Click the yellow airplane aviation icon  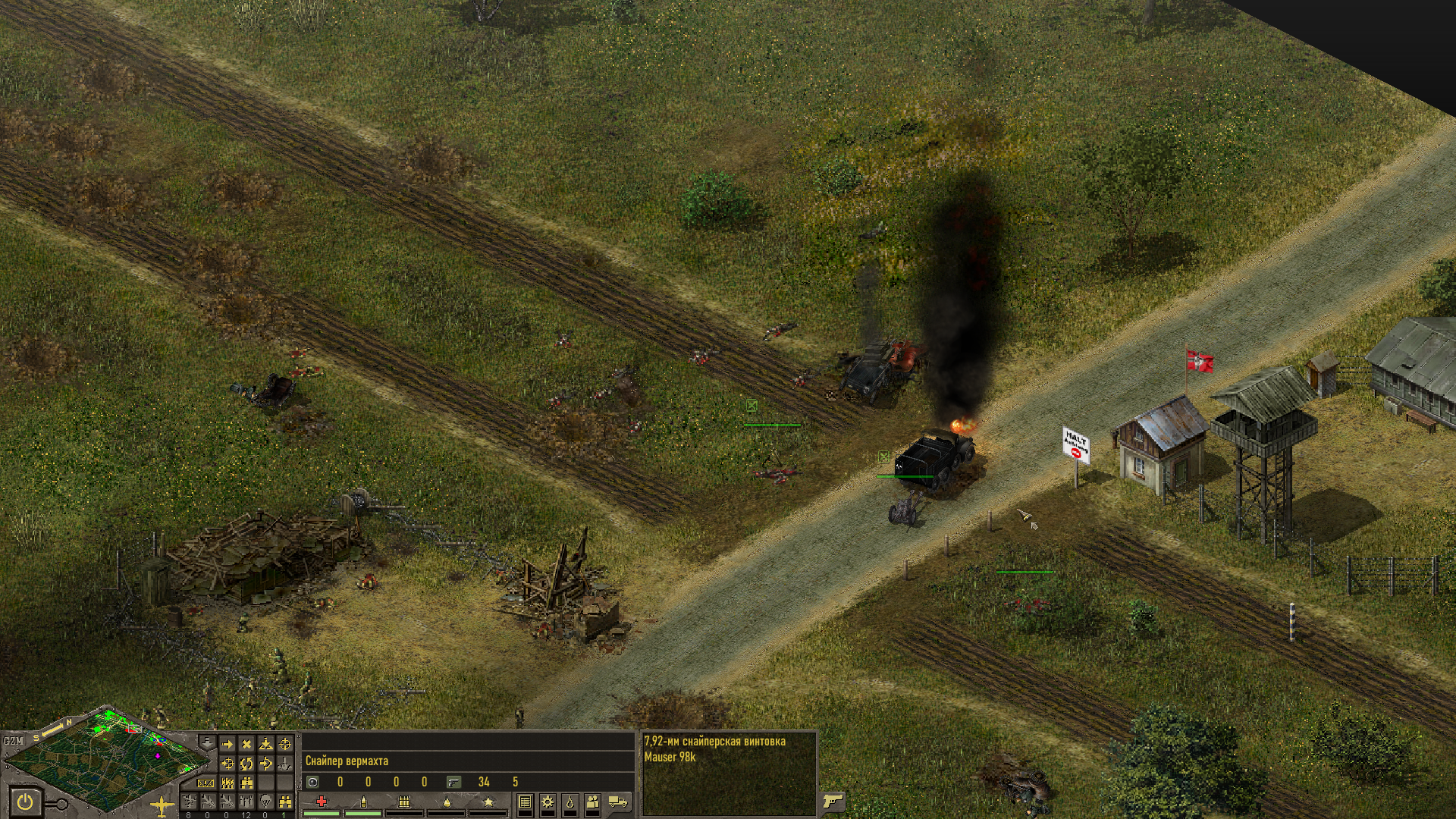coord(162,805)
